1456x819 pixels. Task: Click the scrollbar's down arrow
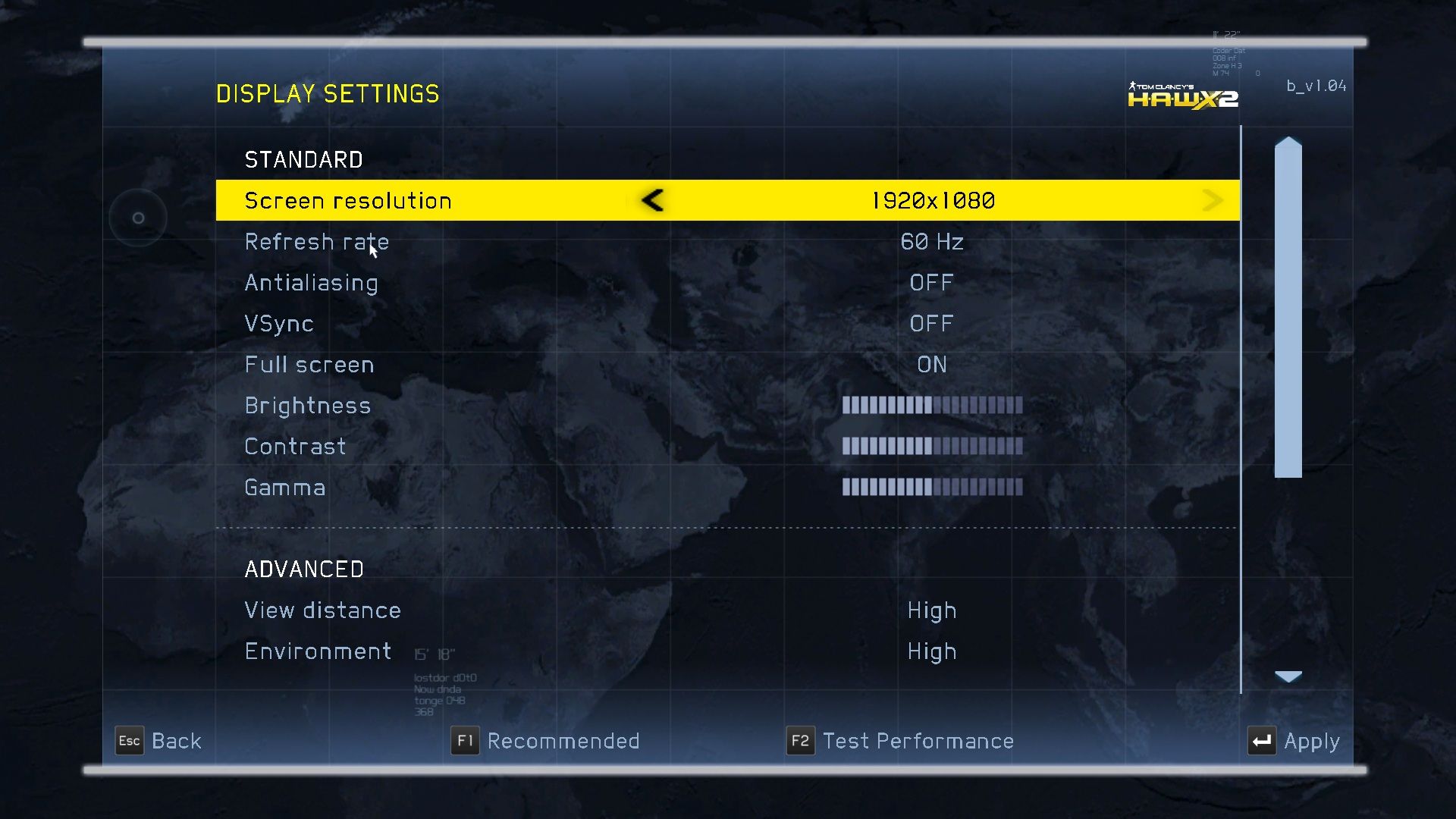click(1288, 676)
